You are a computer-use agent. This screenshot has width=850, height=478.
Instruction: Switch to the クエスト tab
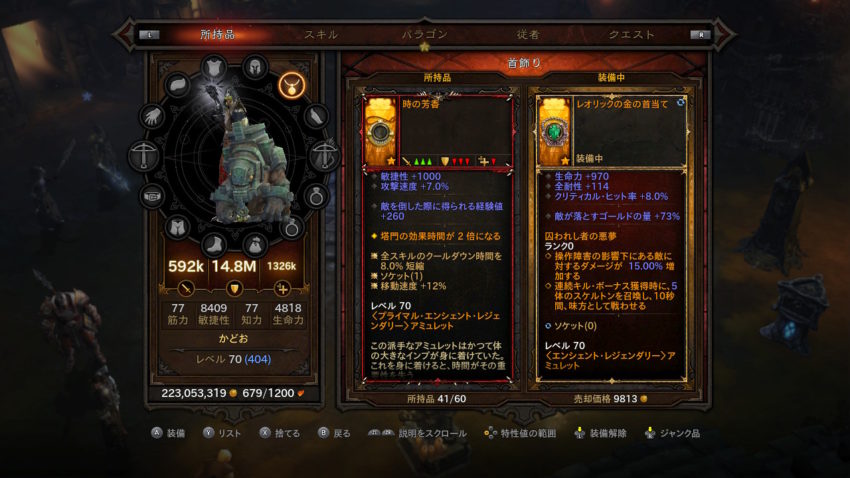tap(630, 34)
